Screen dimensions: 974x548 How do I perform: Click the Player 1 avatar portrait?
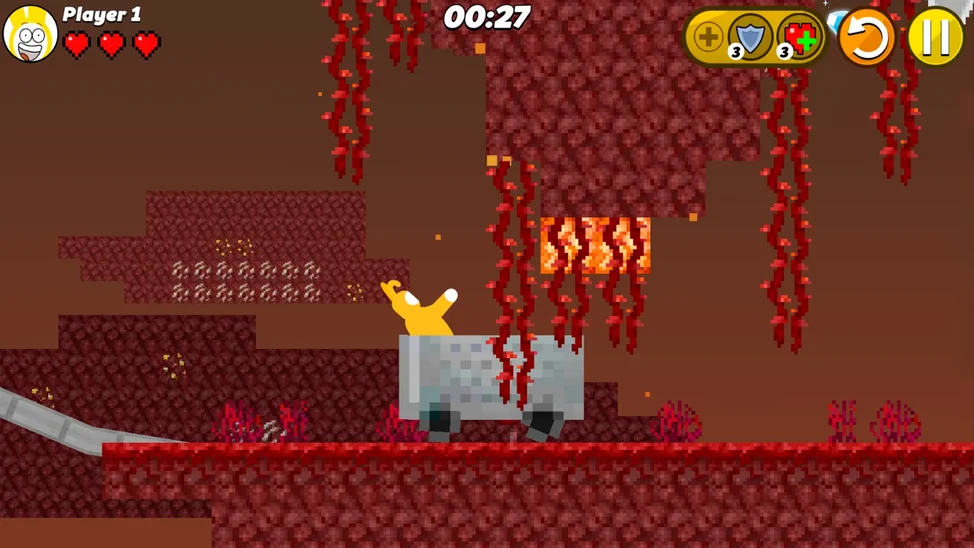[x=30, y=34]
